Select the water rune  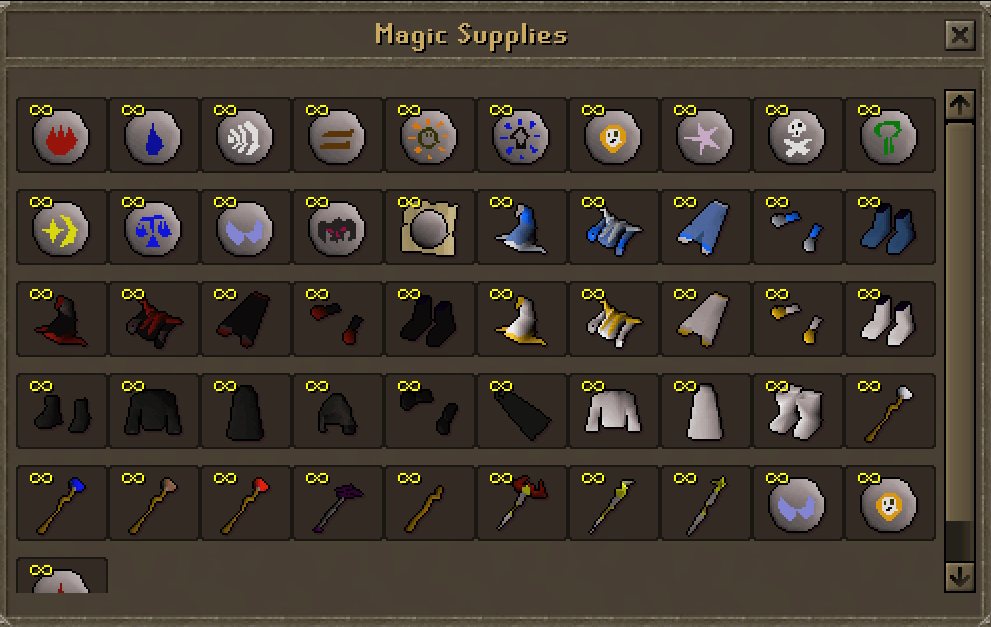[153, 136]
